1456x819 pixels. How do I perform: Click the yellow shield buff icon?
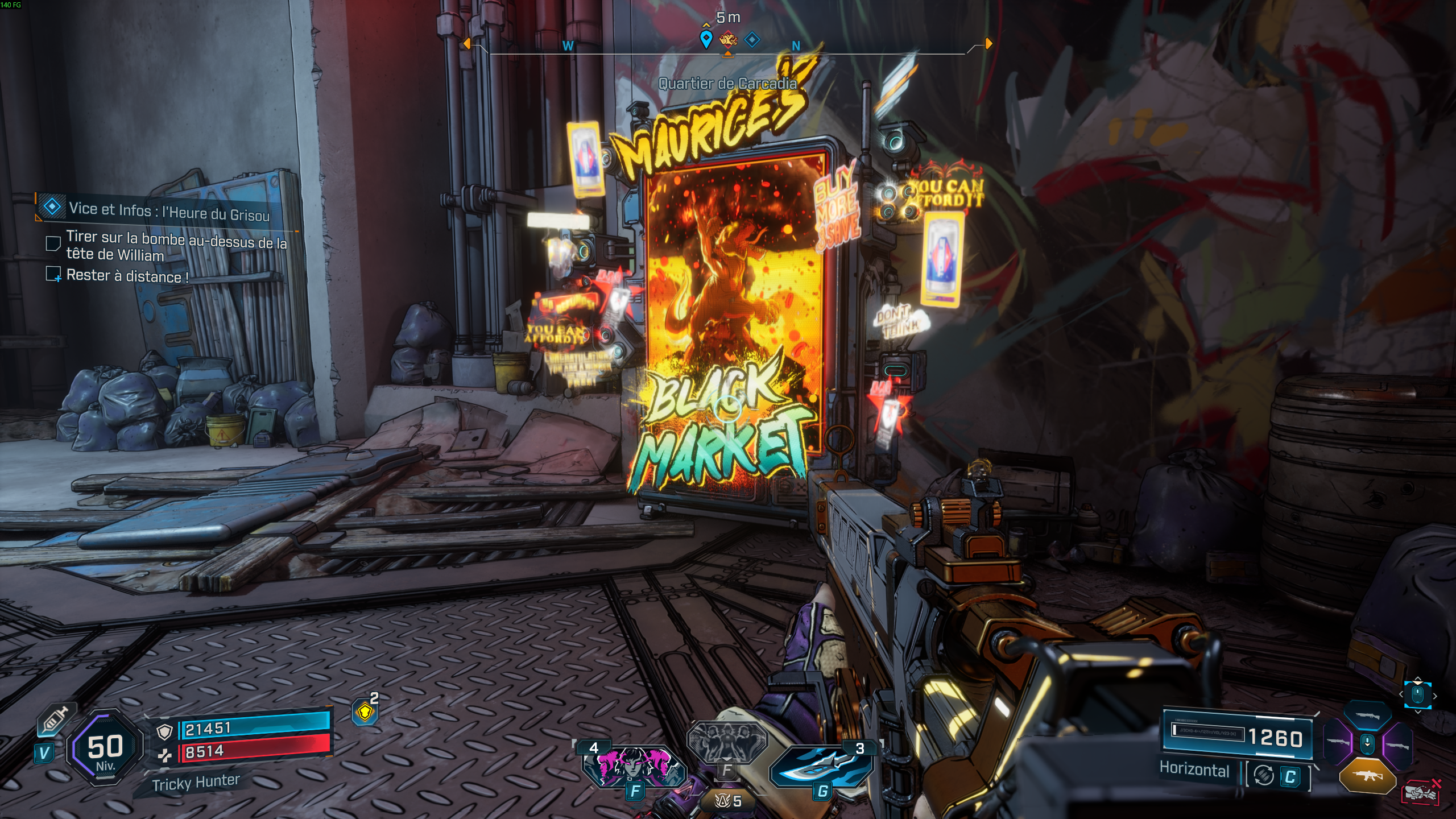click(365, 712)
